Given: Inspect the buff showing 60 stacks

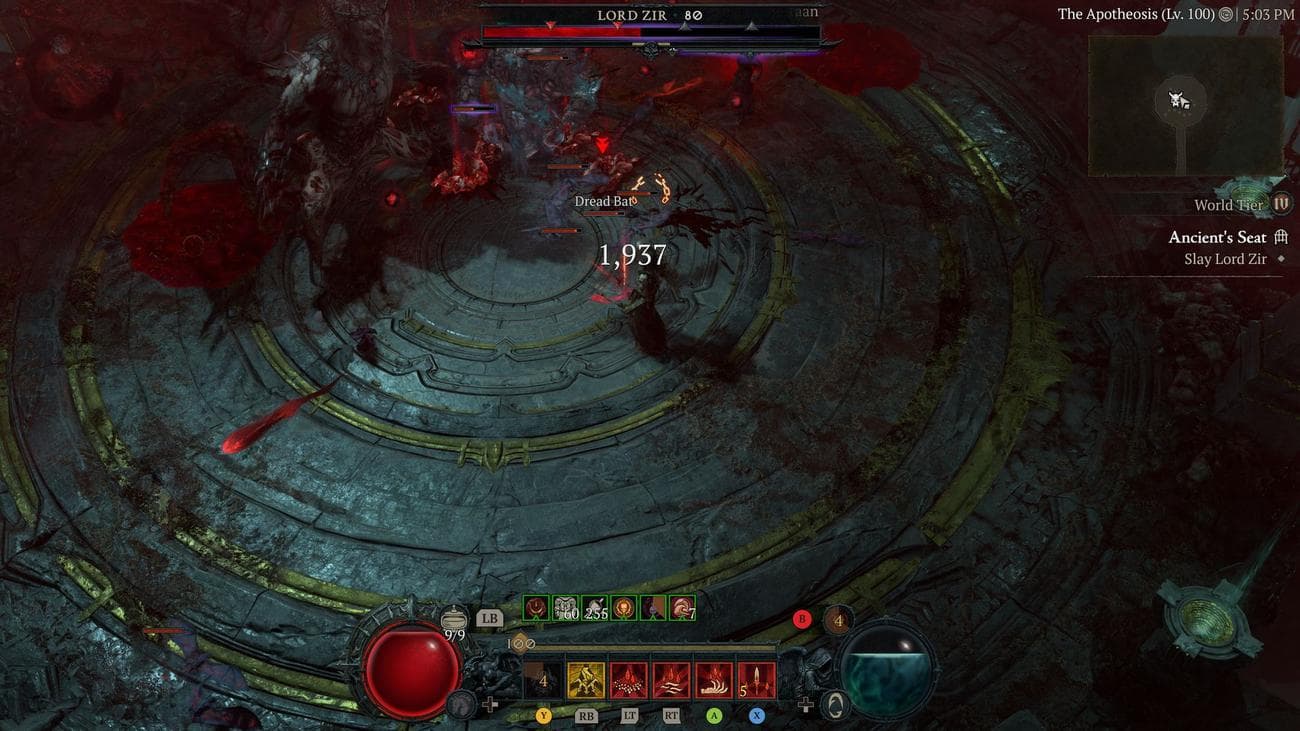Looking at the screenshot, I should (567, 607).
